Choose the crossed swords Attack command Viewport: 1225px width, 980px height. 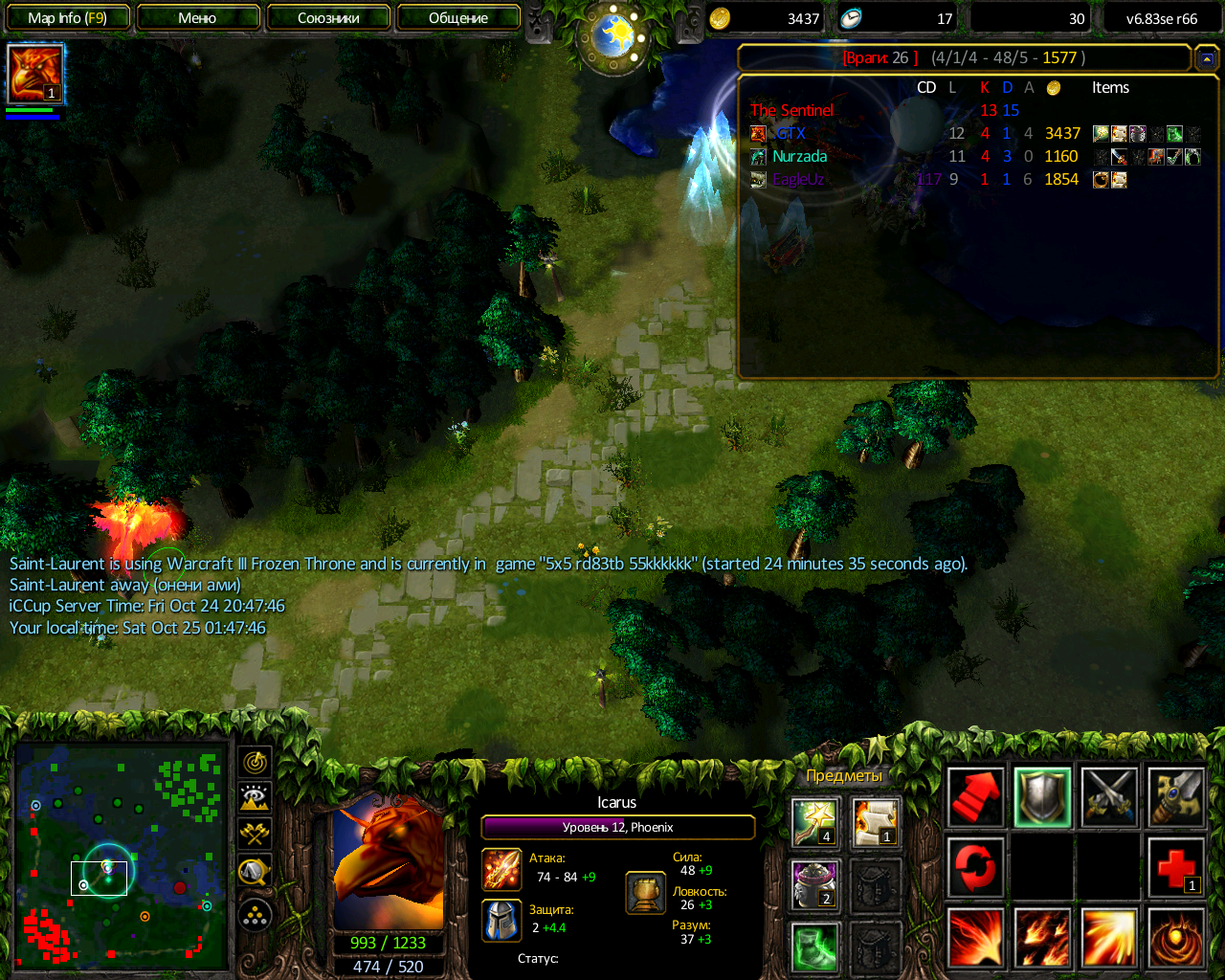coord(1109,796)
